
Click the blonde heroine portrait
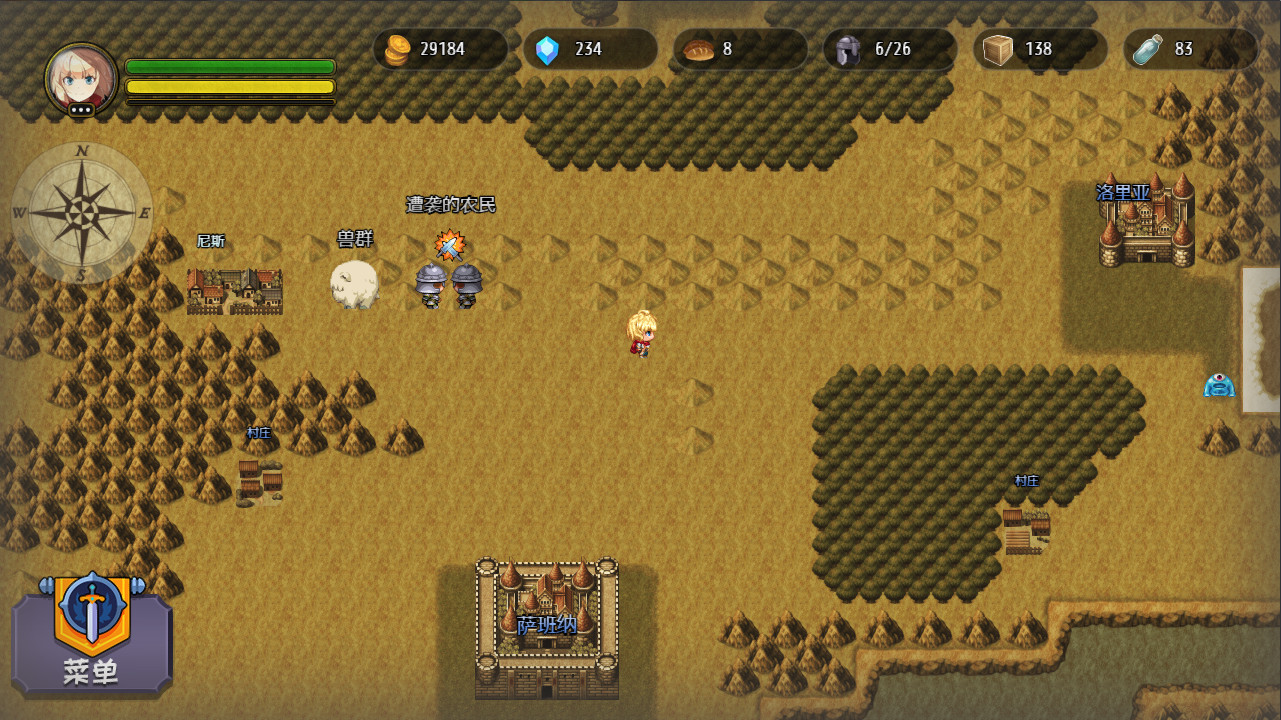(x=81, y=78)
